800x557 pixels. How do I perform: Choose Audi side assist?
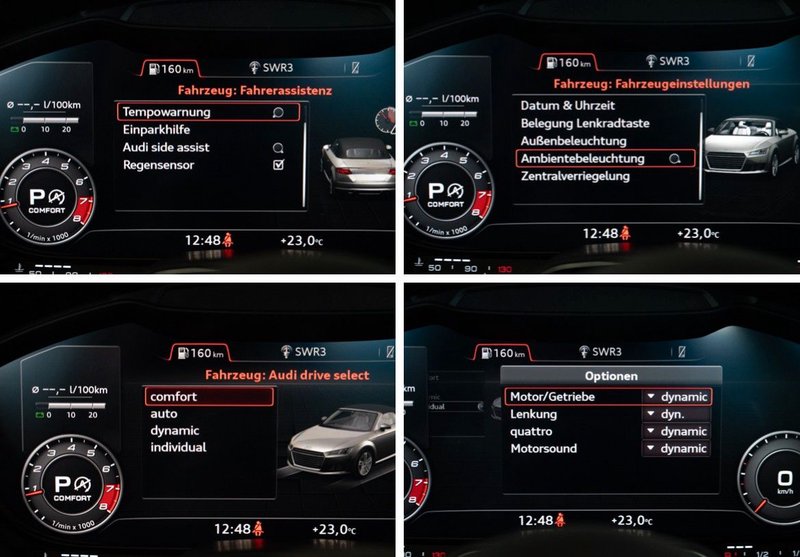click(x=166, y=147)
